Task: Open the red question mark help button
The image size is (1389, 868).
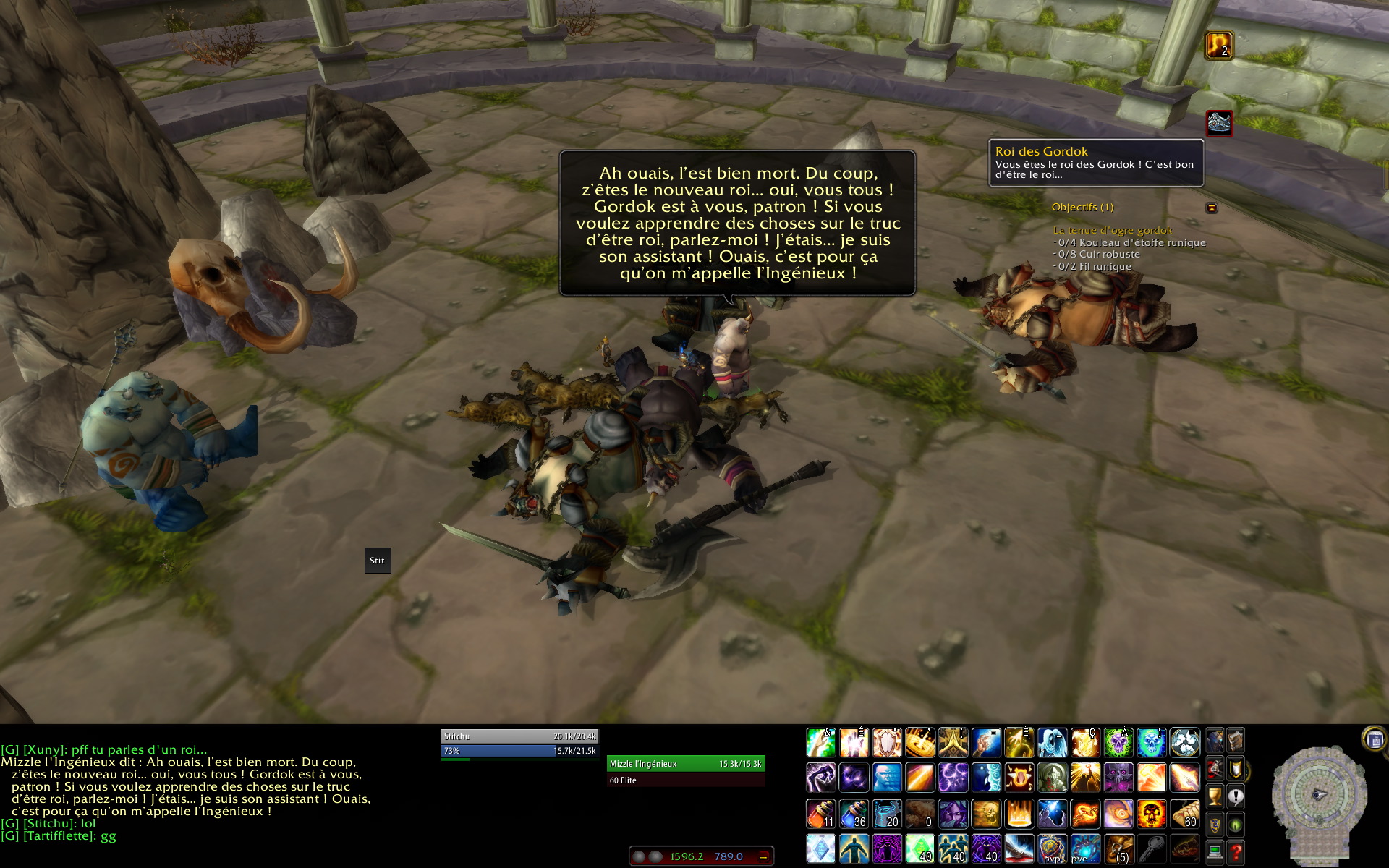Action: [x=1236, y=852]
